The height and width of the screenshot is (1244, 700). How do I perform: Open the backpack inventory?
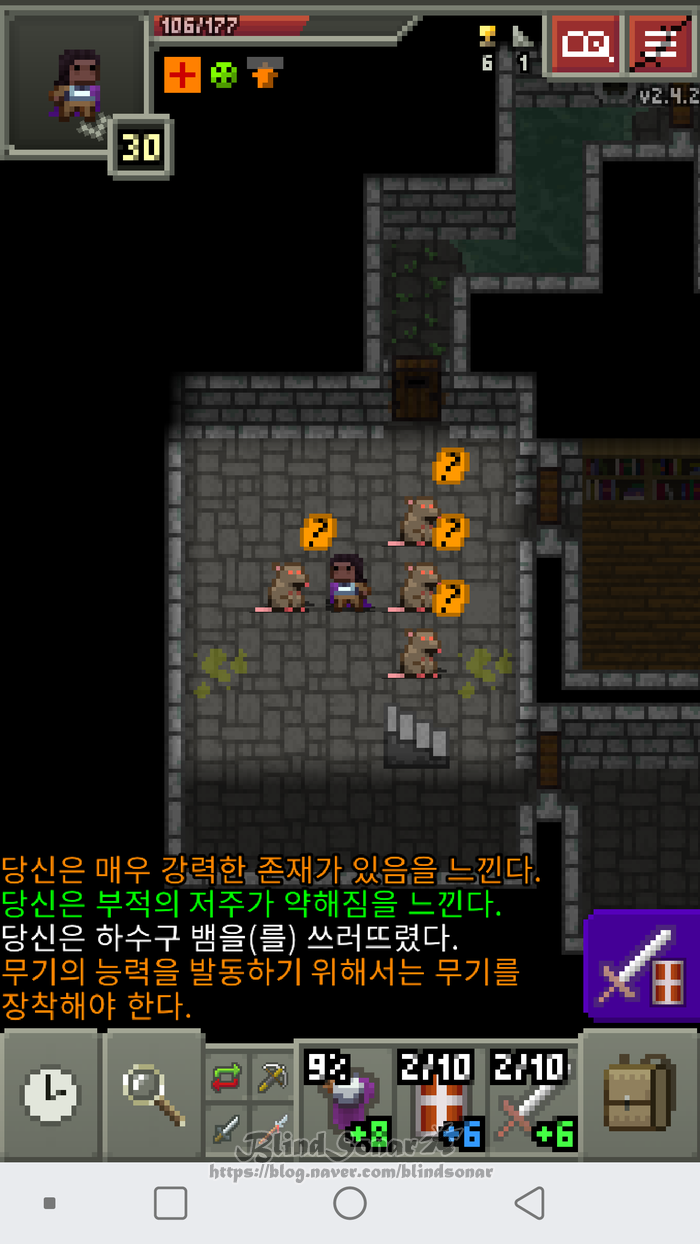(x=640, y=1095)
